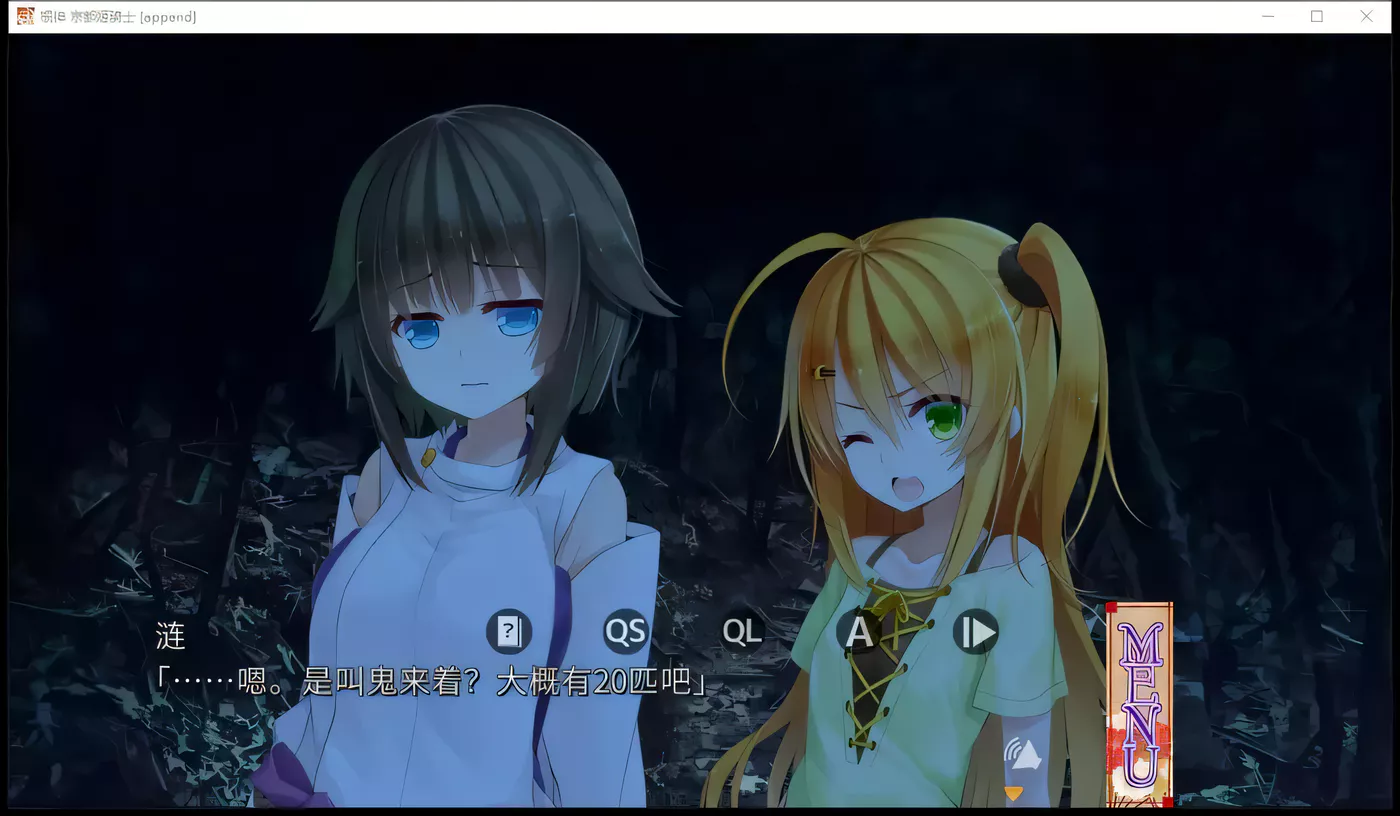The image size is (1400, 816).
Task: Activate skip mode with the fast-forward icon
Action: (975, 632)
